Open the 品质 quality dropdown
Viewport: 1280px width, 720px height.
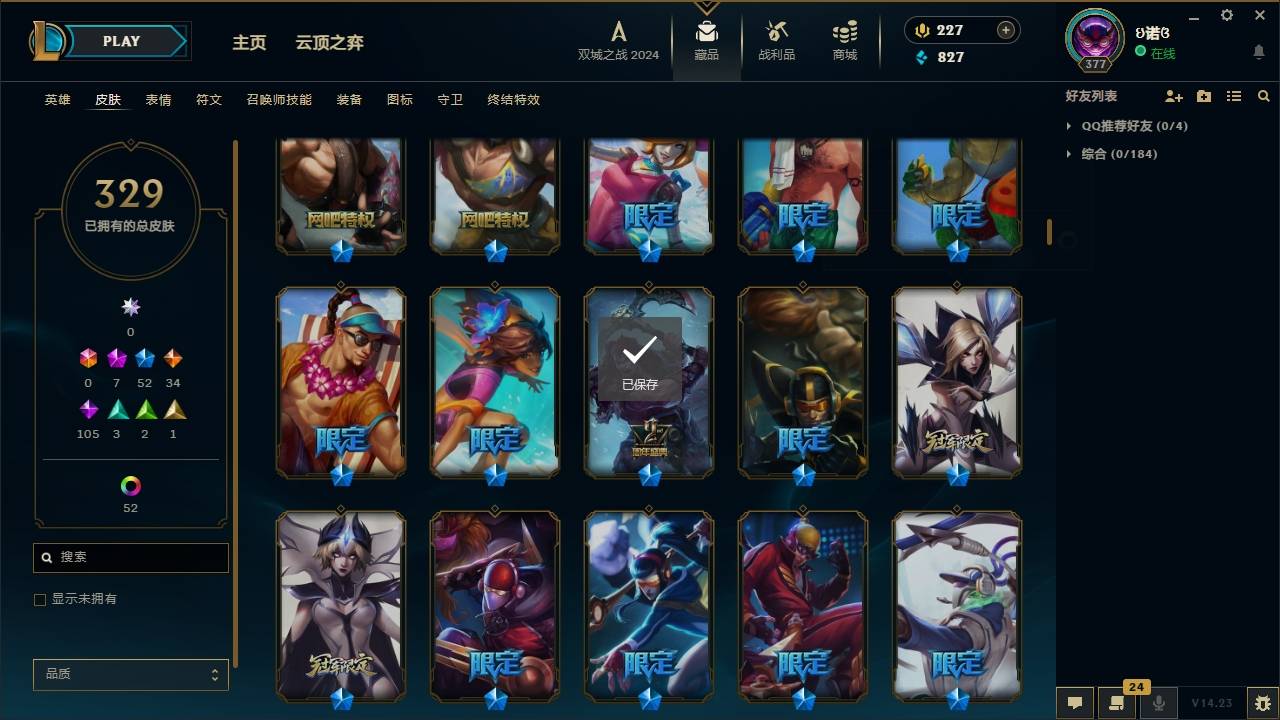pyautogui.click(x=130, y=674)
